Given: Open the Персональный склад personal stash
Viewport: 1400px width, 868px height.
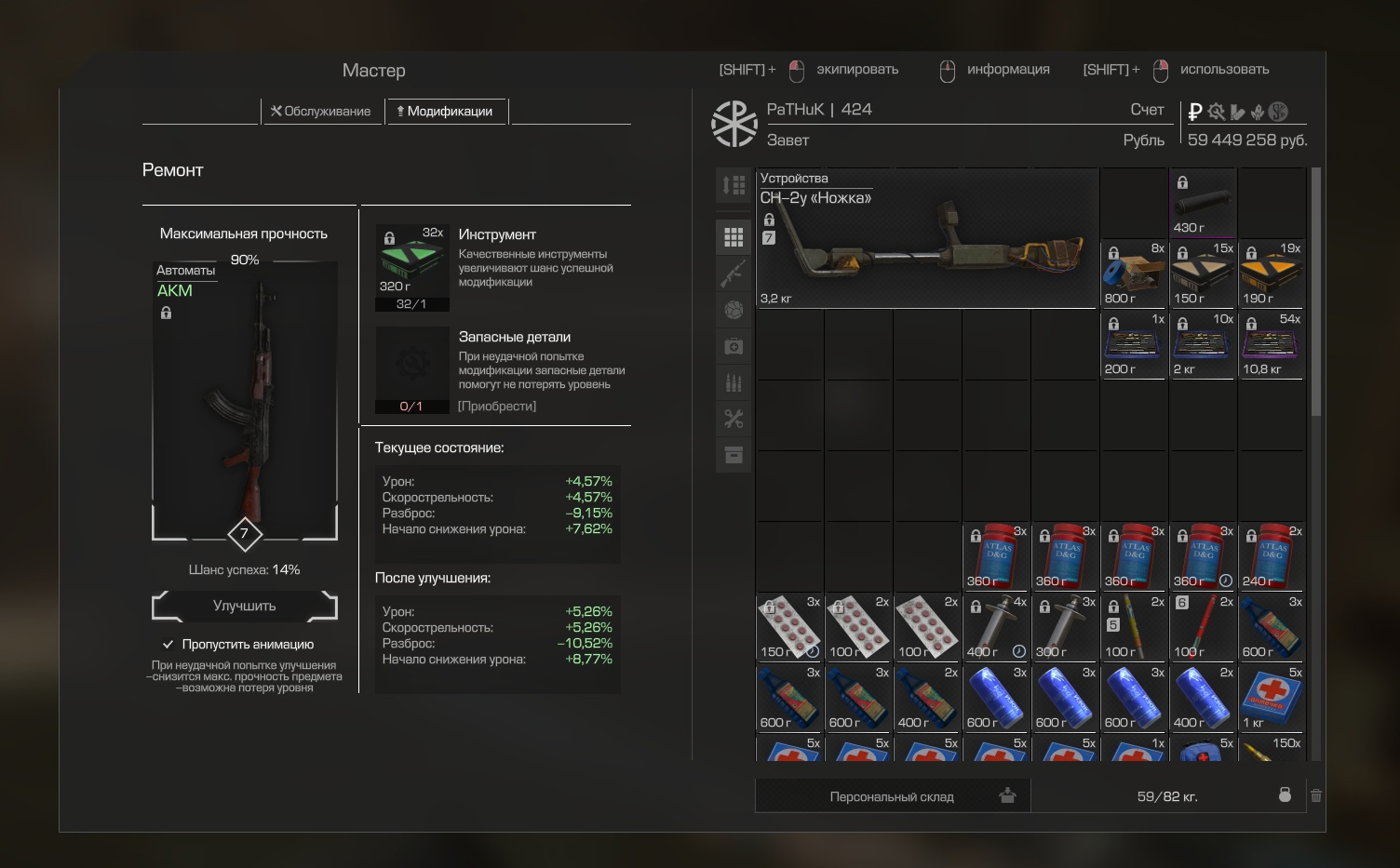Looking at the screenshot, I should click(x=893, y=796).
